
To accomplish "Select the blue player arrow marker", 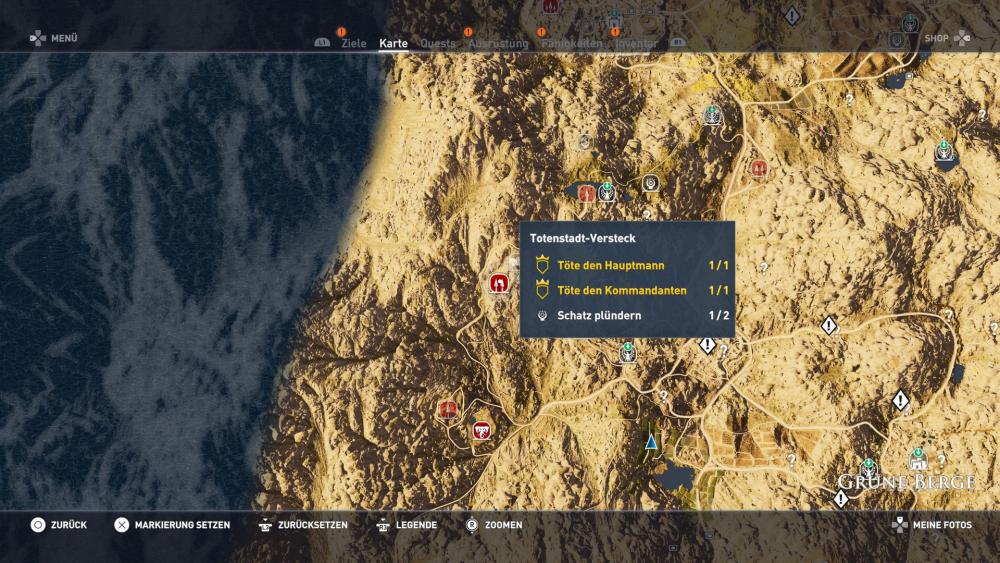I will pos(651,439).
